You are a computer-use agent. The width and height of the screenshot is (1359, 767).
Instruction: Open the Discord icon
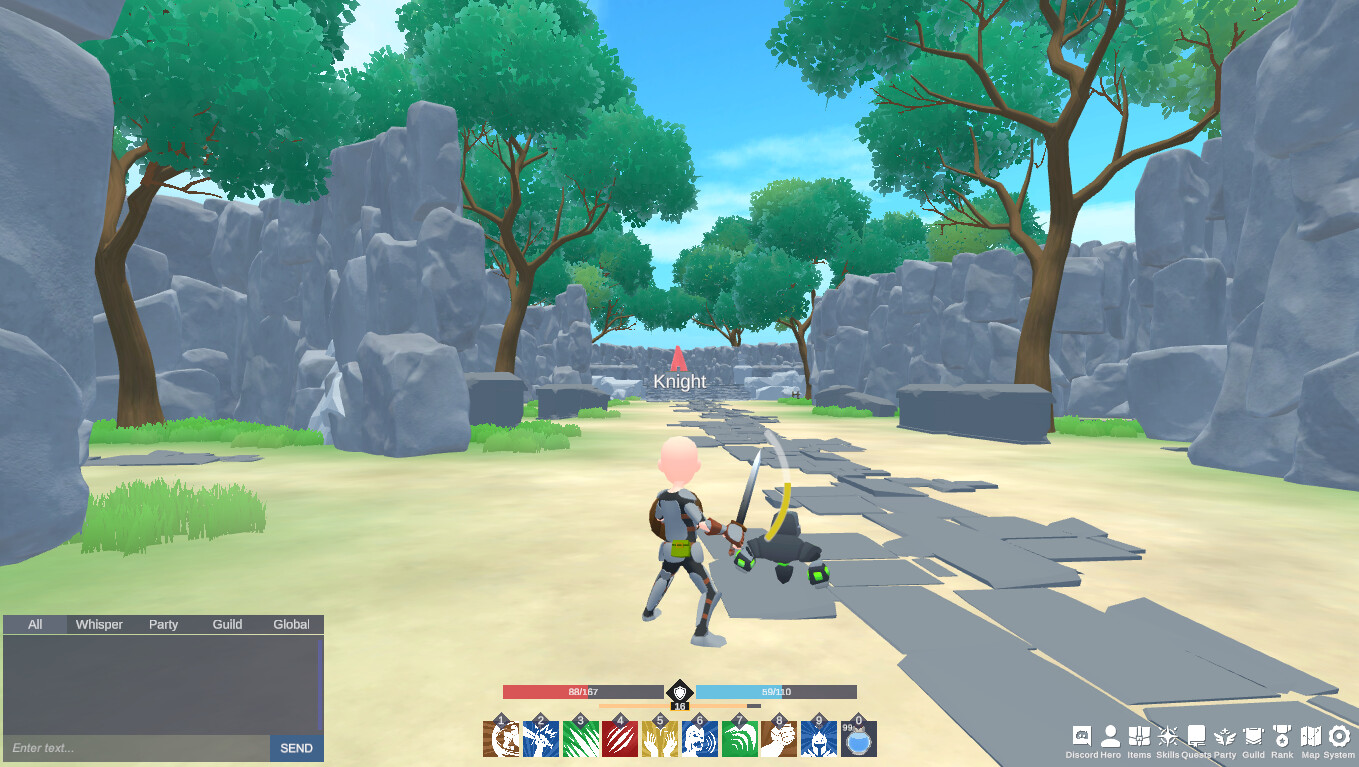[x=1082, y=736]
